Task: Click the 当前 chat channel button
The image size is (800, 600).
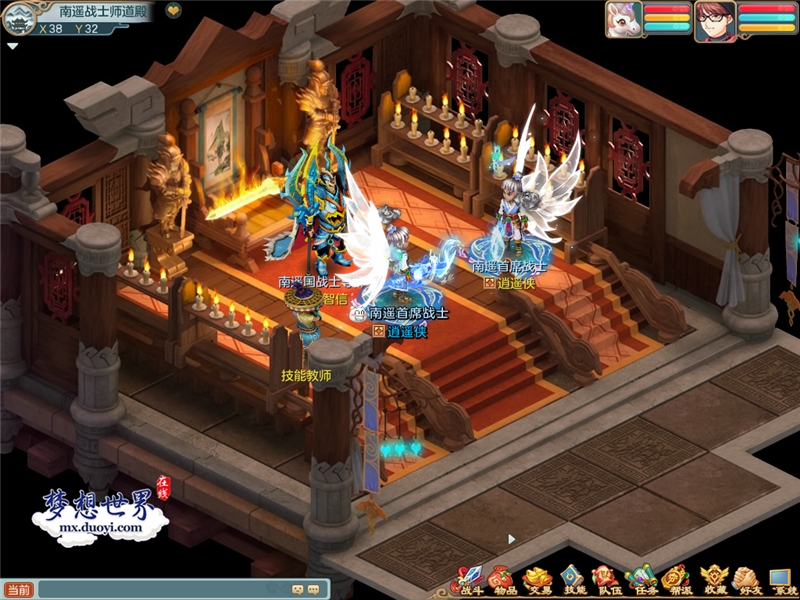Action: pyautogui.click(x=19, y=590)
